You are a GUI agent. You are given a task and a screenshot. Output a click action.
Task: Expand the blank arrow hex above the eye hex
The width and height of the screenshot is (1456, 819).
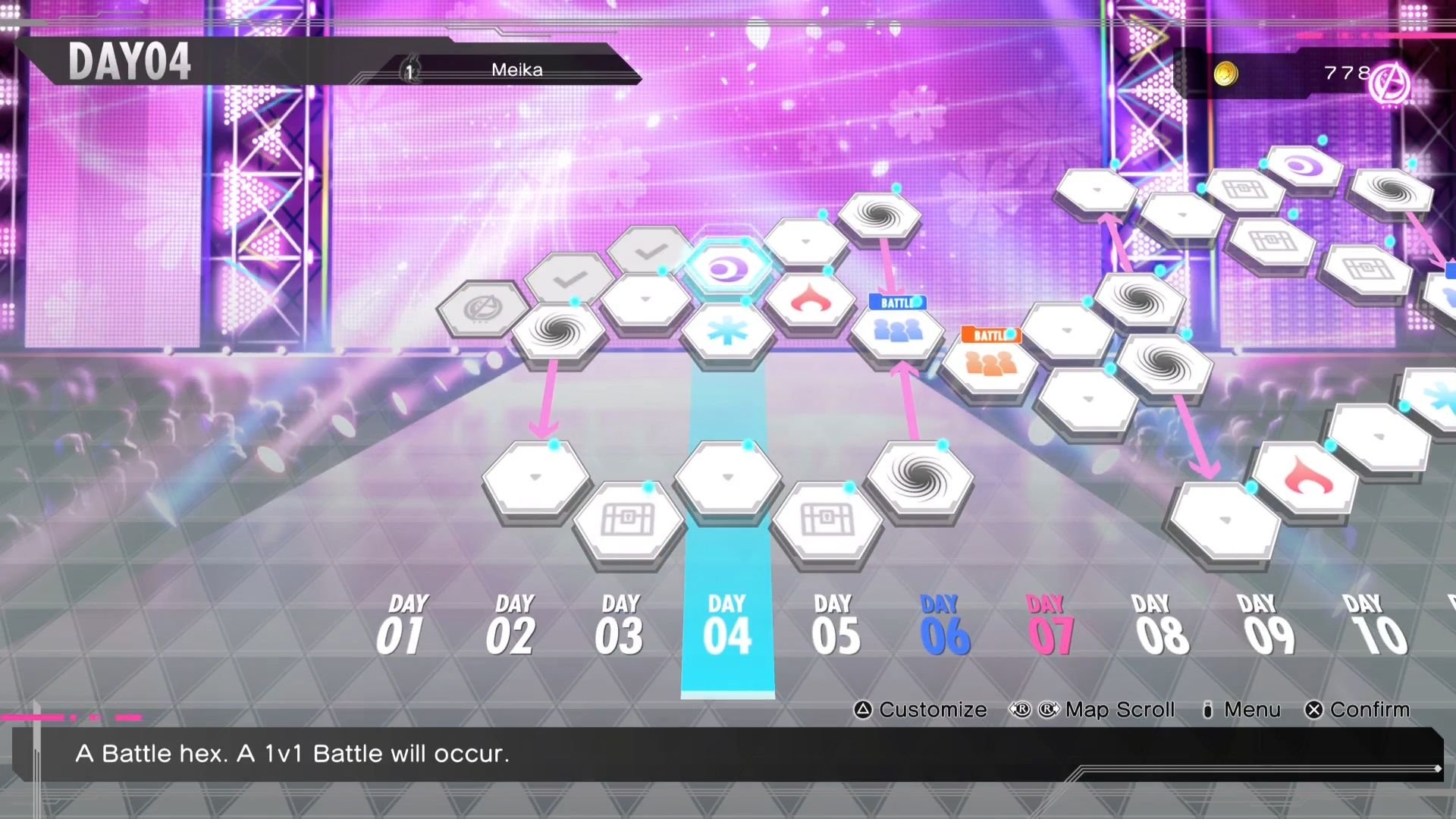(806, 240)
